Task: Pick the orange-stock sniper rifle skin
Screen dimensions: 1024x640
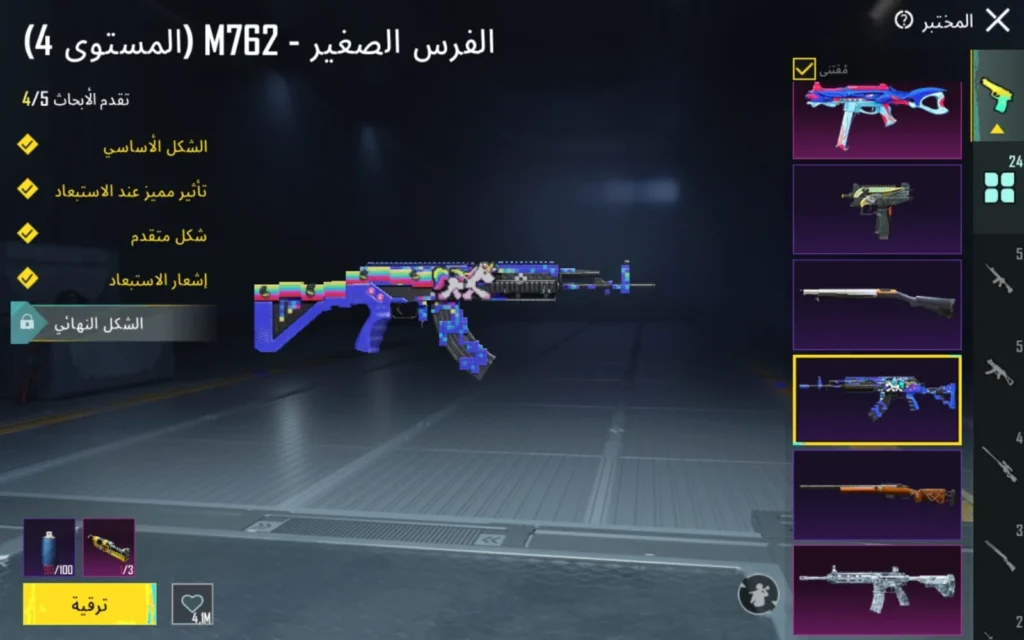Action: tap(877, 495)
